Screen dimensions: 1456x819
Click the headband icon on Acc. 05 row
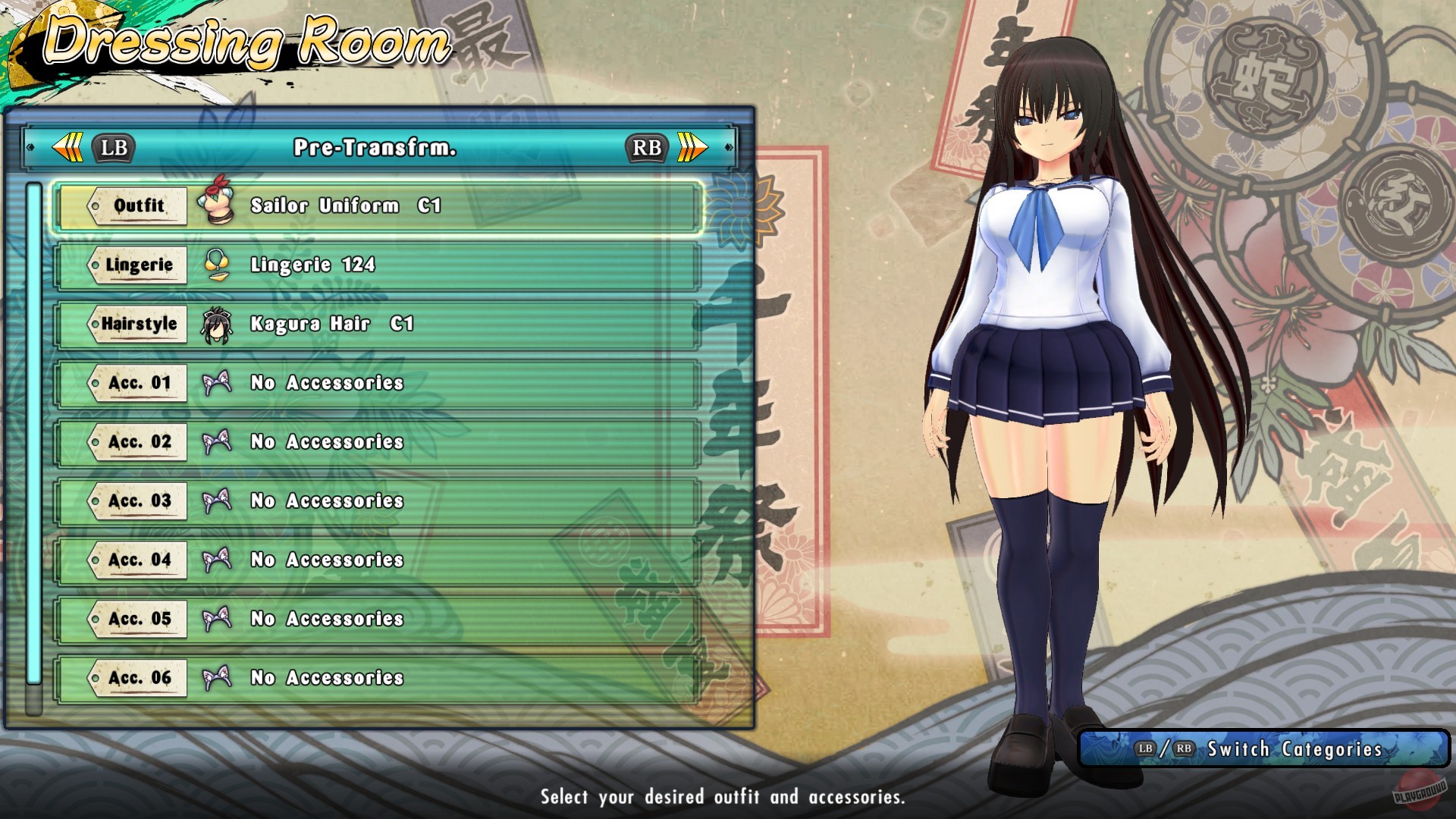pyautogui.click(x=218, y=619)
